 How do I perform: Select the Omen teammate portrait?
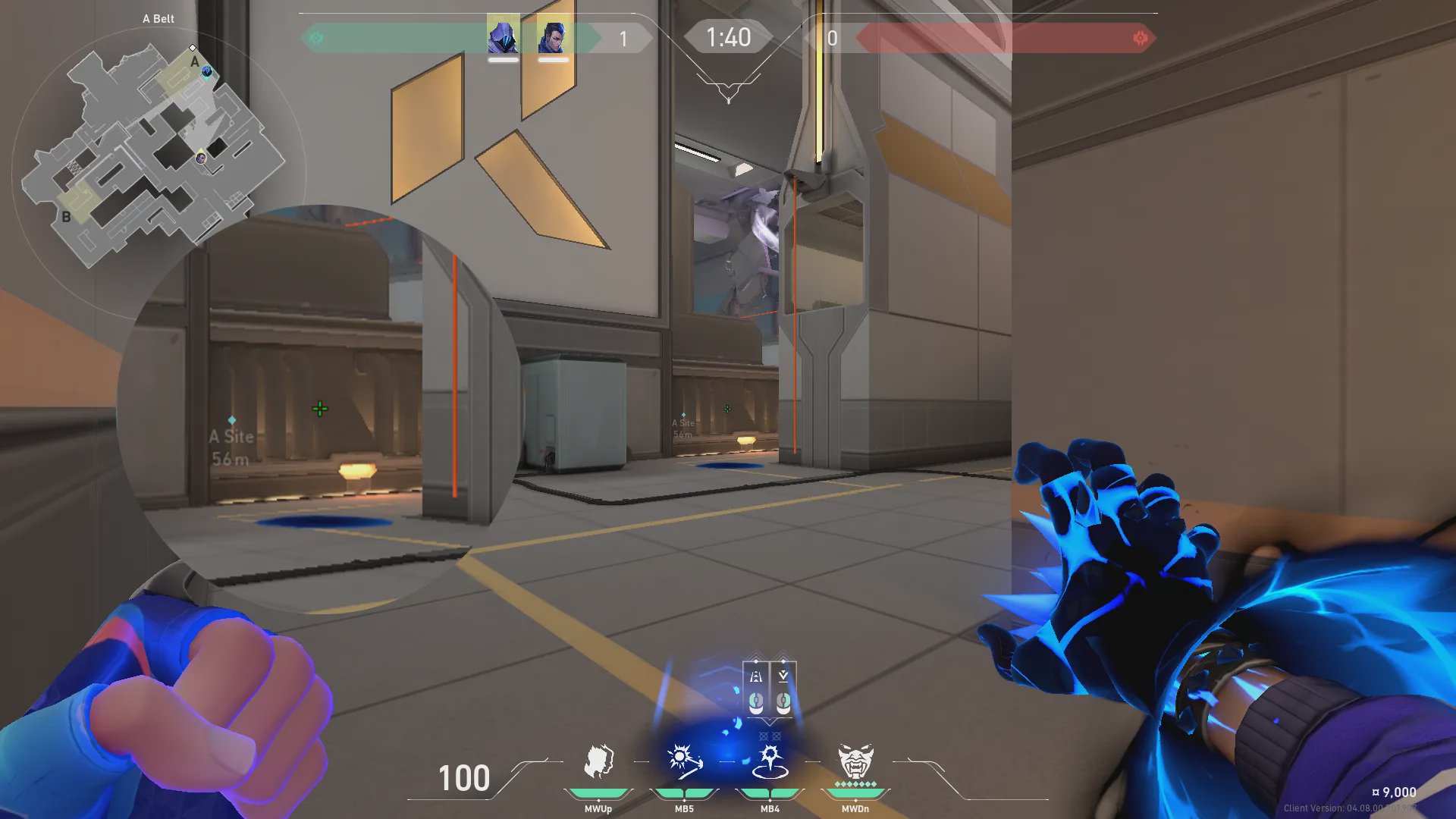[503, 36]
